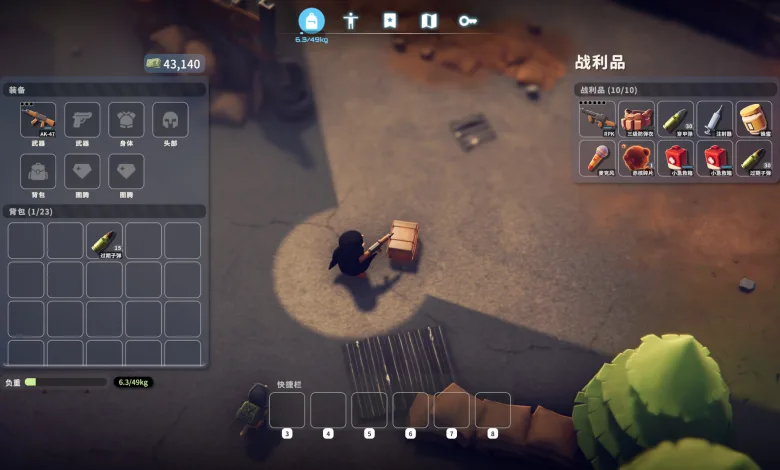Take the syringe from the loot panel
Screen dimensions: 780x470
pyautogui.click(x=714, y=119)
